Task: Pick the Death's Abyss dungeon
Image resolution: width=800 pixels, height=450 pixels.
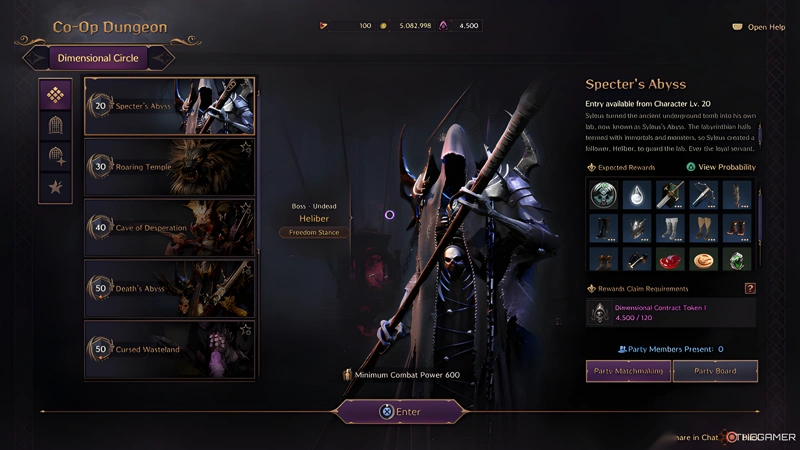Action: (x=168, y=289)
